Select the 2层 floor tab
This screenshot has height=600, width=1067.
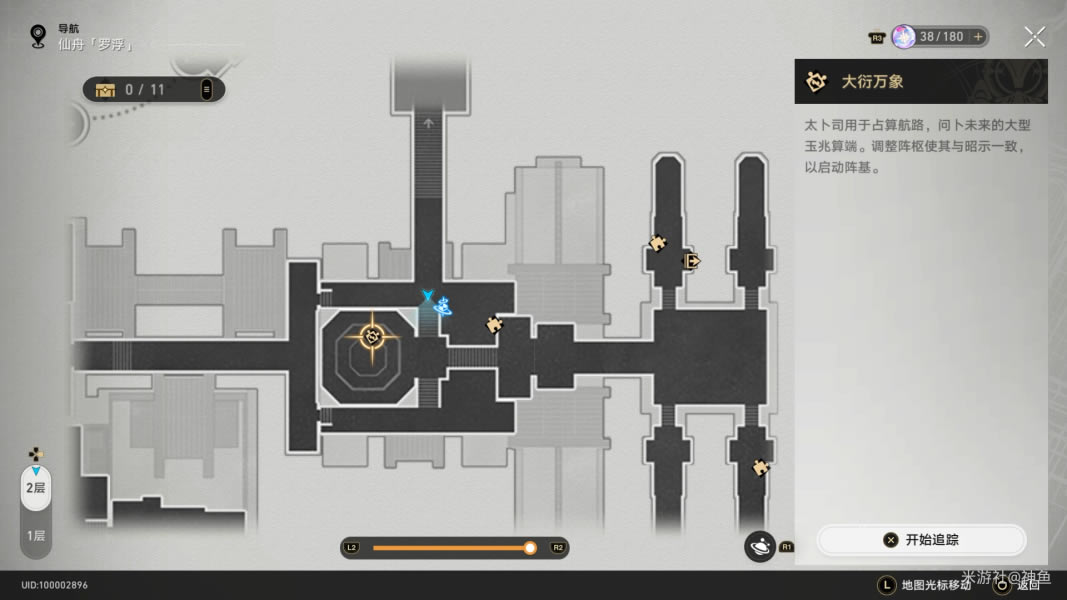35,488
